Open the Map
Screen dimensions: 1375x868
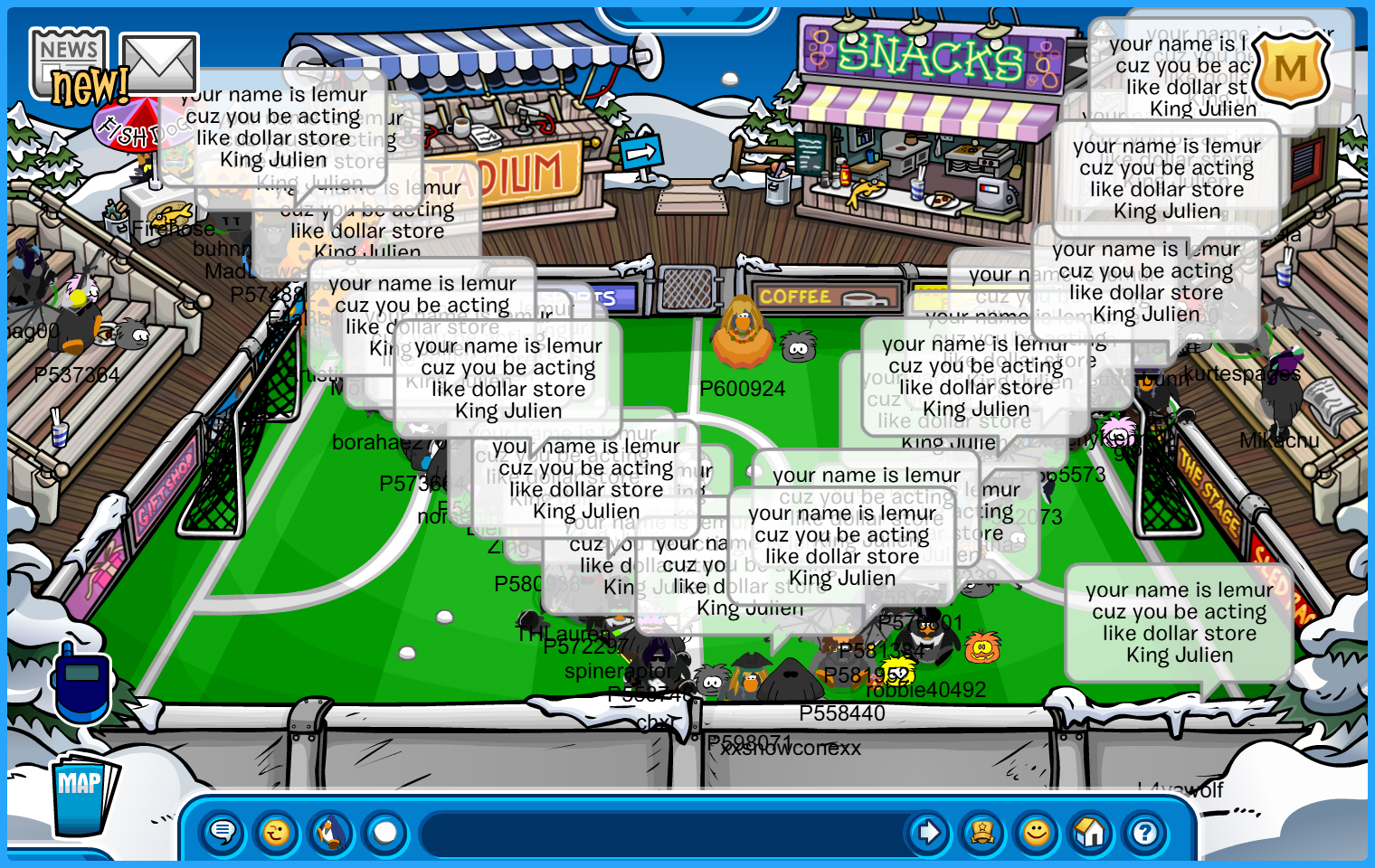coord(83,793)
